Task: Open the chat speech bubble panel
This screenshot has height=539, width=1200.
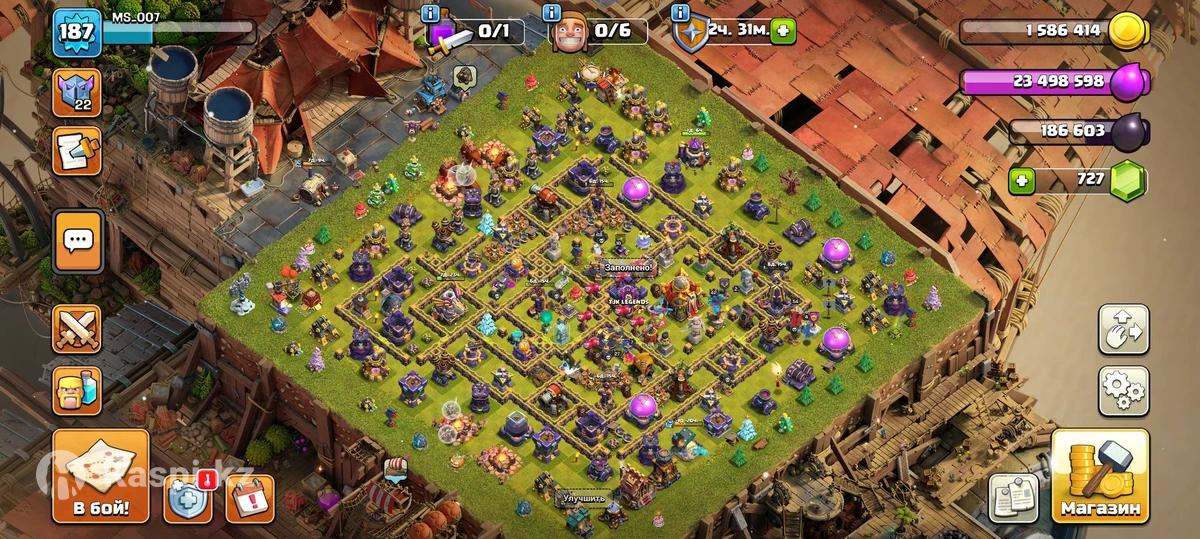Action: (77, 241)
